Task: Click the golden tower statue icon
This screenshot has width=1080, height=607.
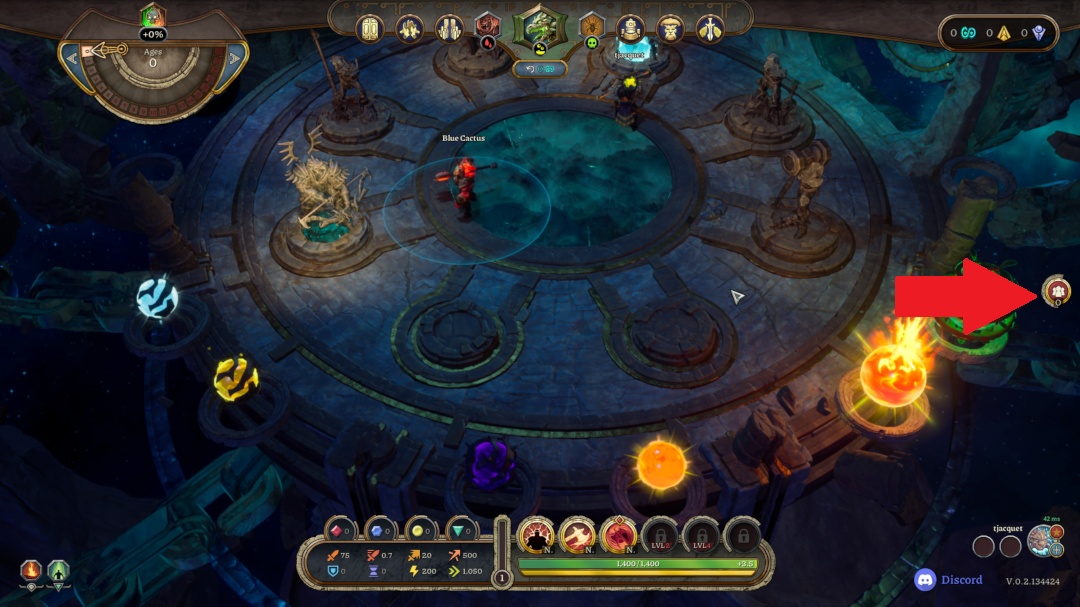Action: [x=630, y=28]
